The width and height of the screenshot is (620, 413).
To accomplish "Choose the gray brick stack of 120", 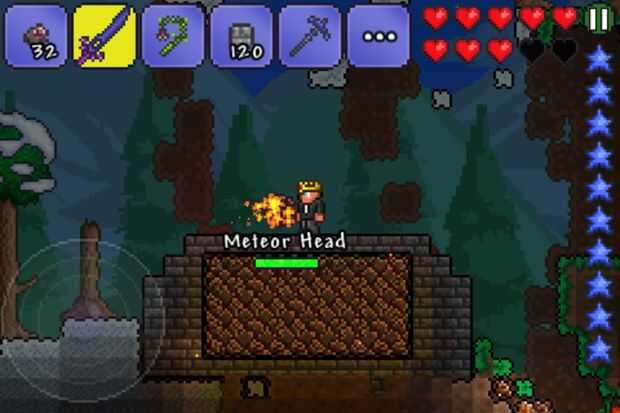I will [241, 35].
